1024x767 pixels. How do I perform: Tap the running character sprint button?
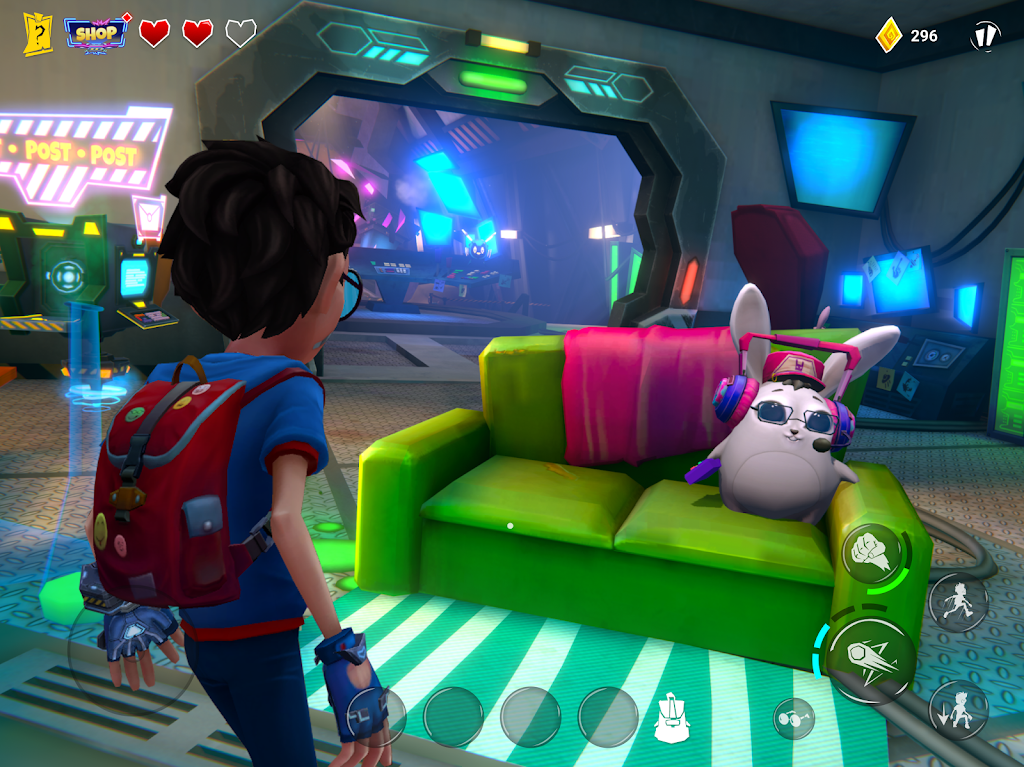[x=958, y=602]
